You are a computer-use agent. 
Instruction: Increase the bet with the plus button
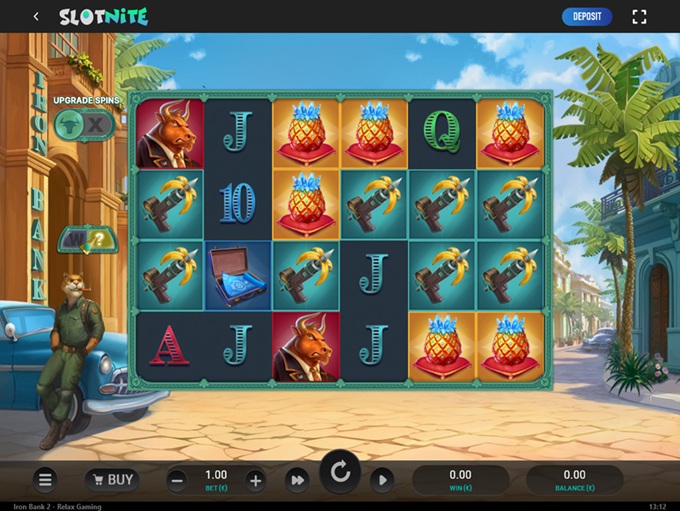point(255,480)
